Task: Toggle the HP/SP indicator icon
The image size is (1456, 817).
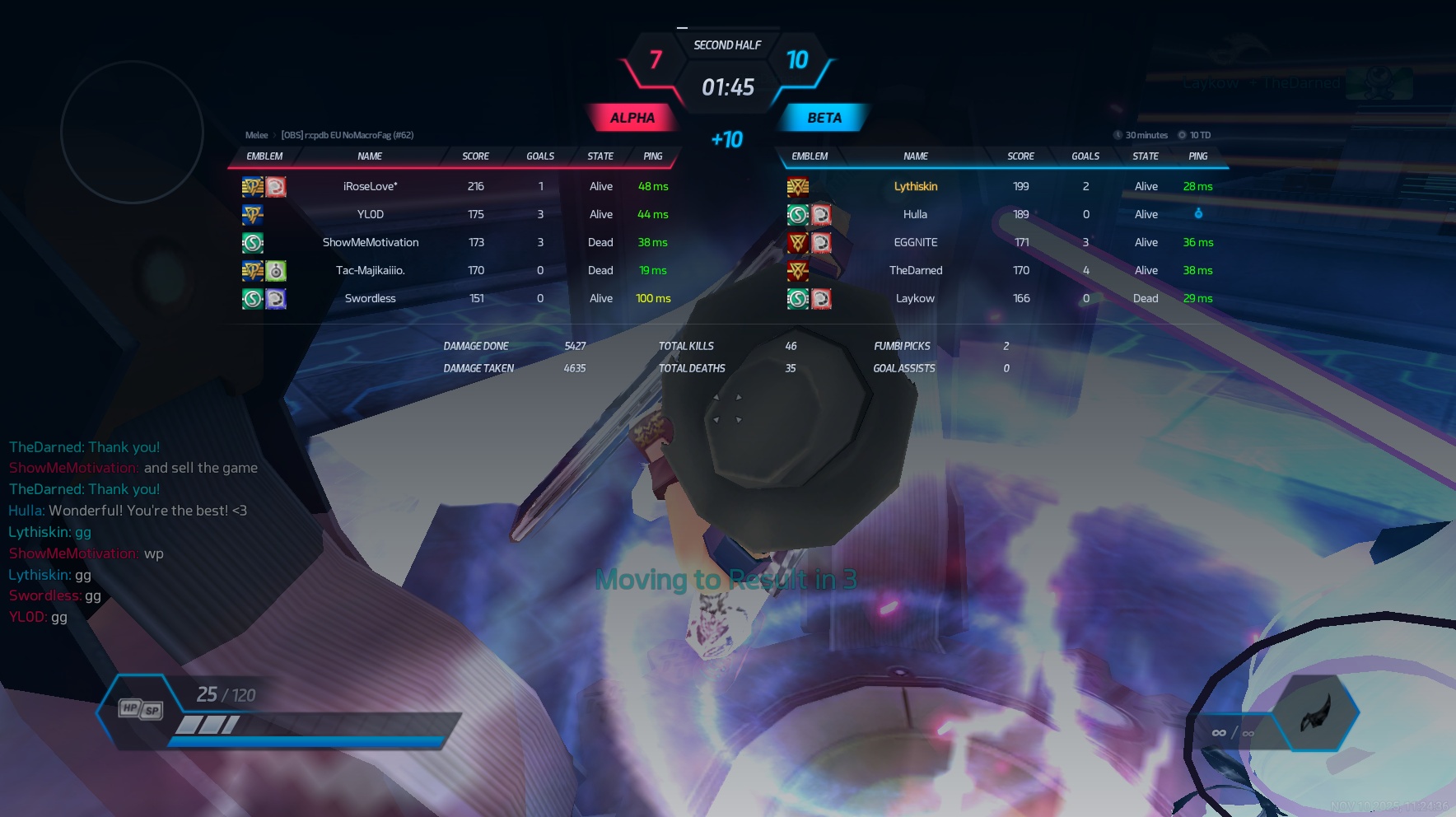Action: 141,709
